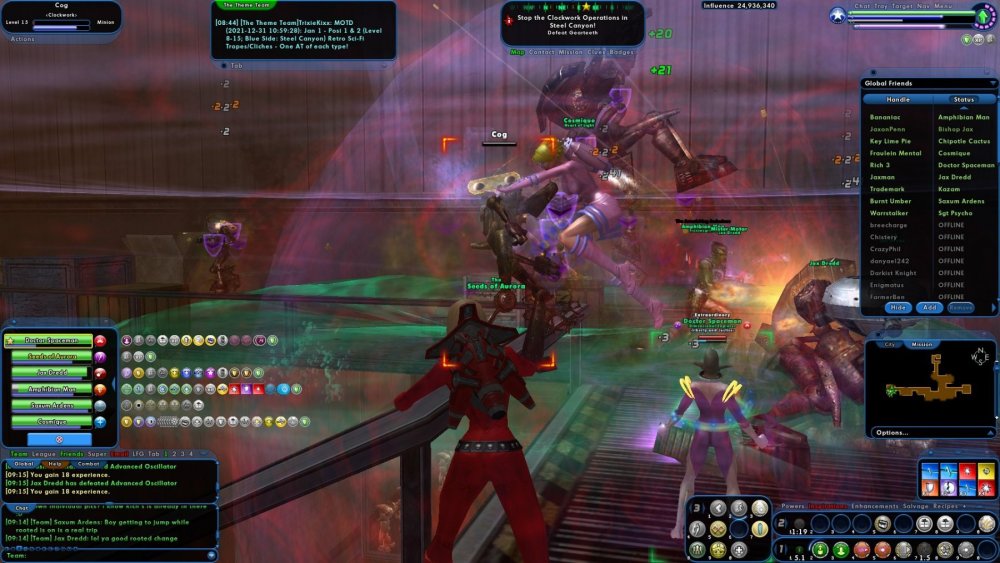1000x563 pixels.
Task: Choose Cosmique from the team list
Action: pos(51,421)
